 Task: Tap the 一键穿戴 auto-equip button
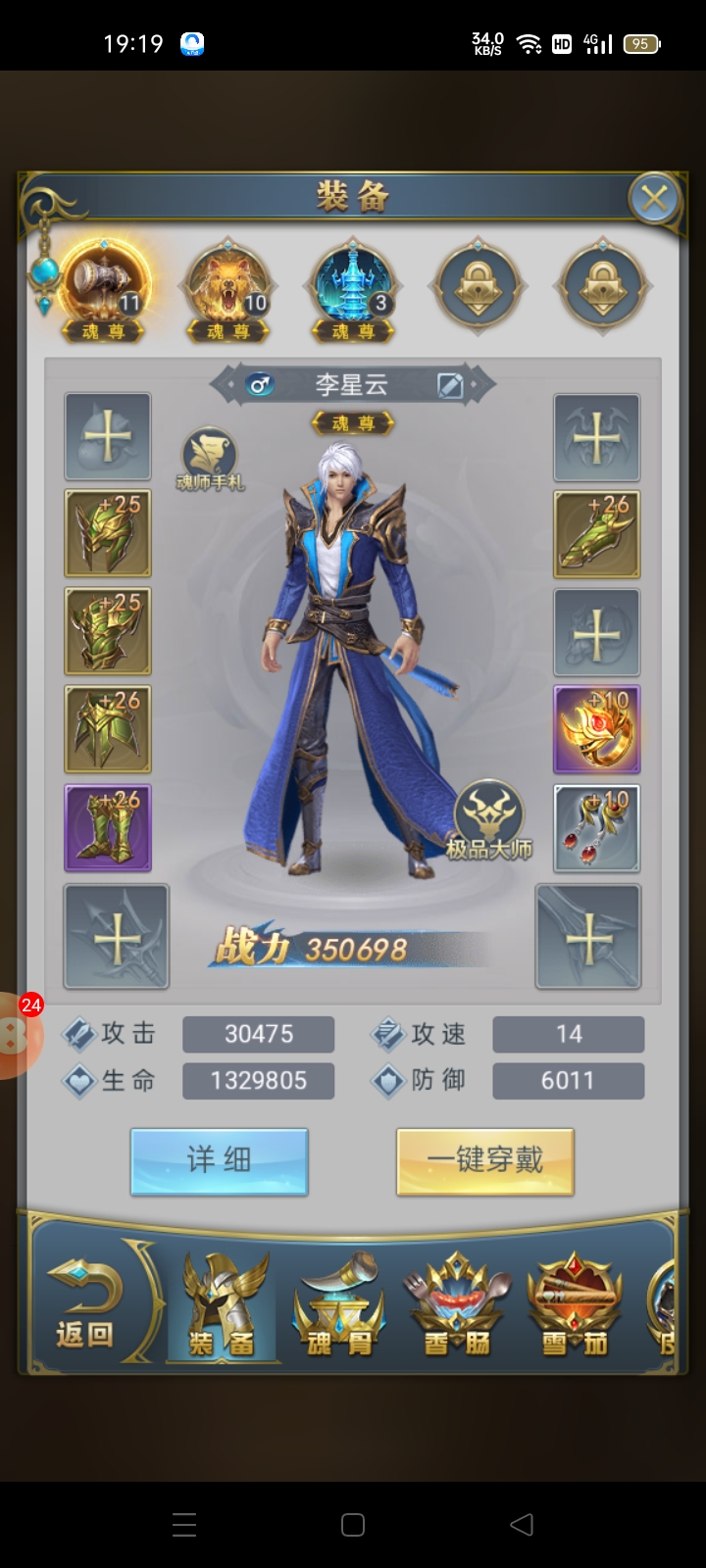pos(484,1161)
